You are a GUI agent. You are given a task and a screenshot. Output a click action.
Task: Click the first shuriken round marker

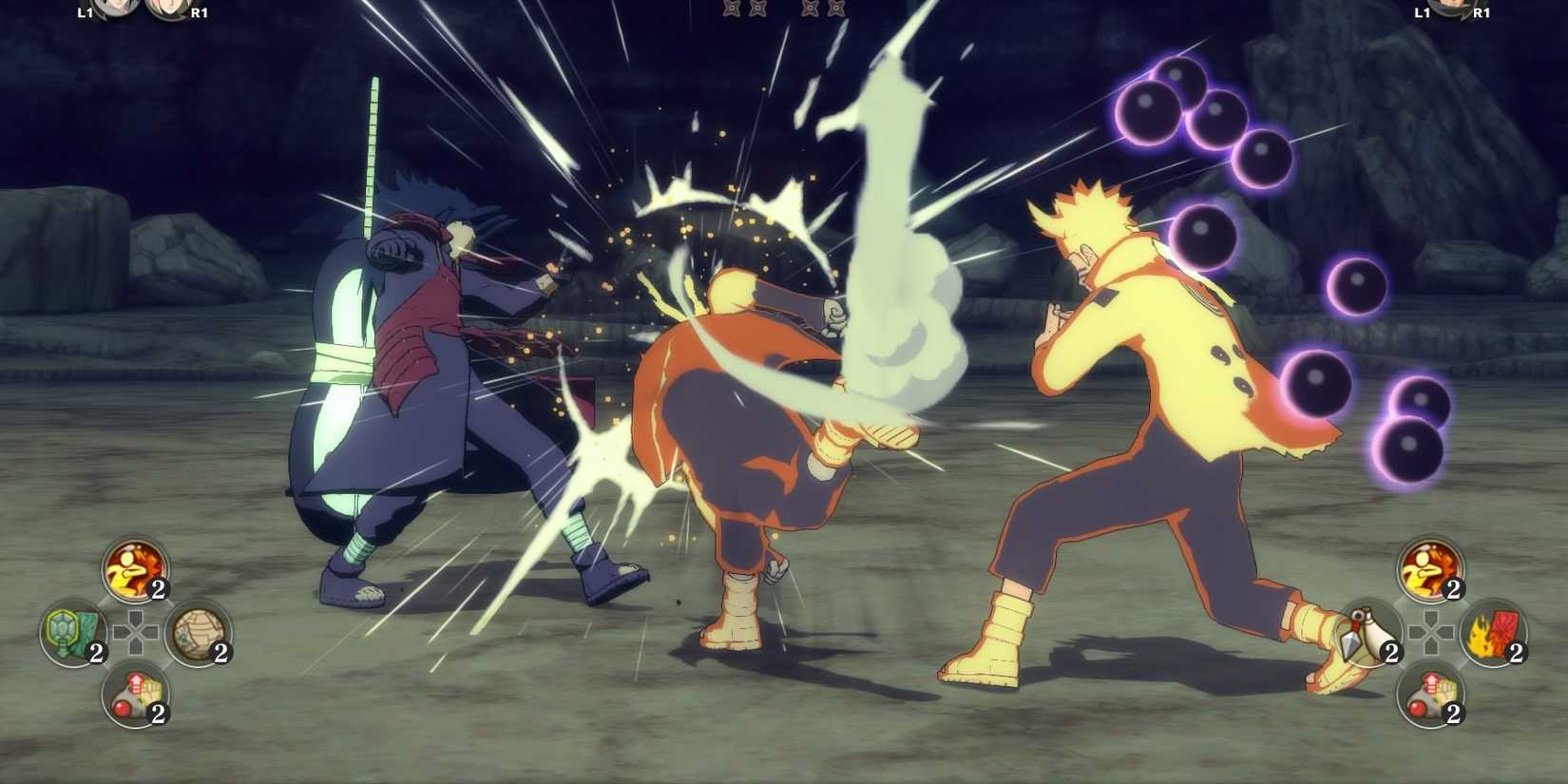point(732,8)
